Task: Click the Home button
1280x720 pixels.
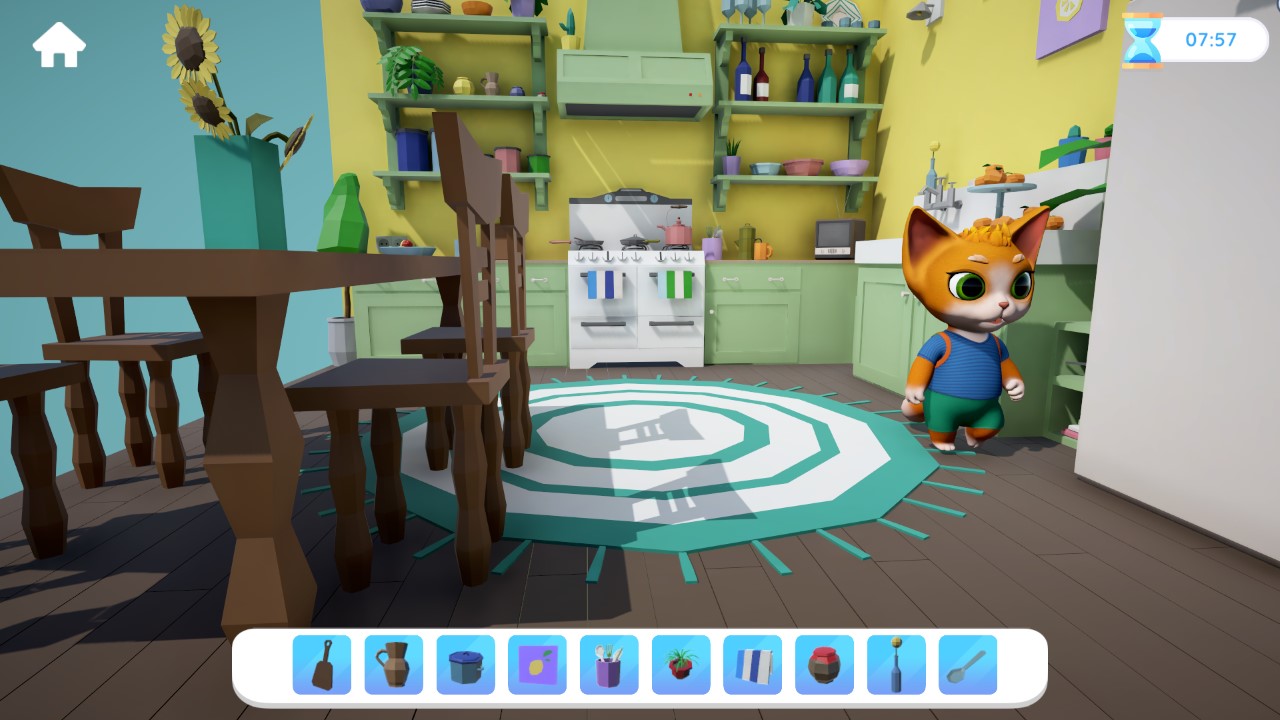Action: 59,44
